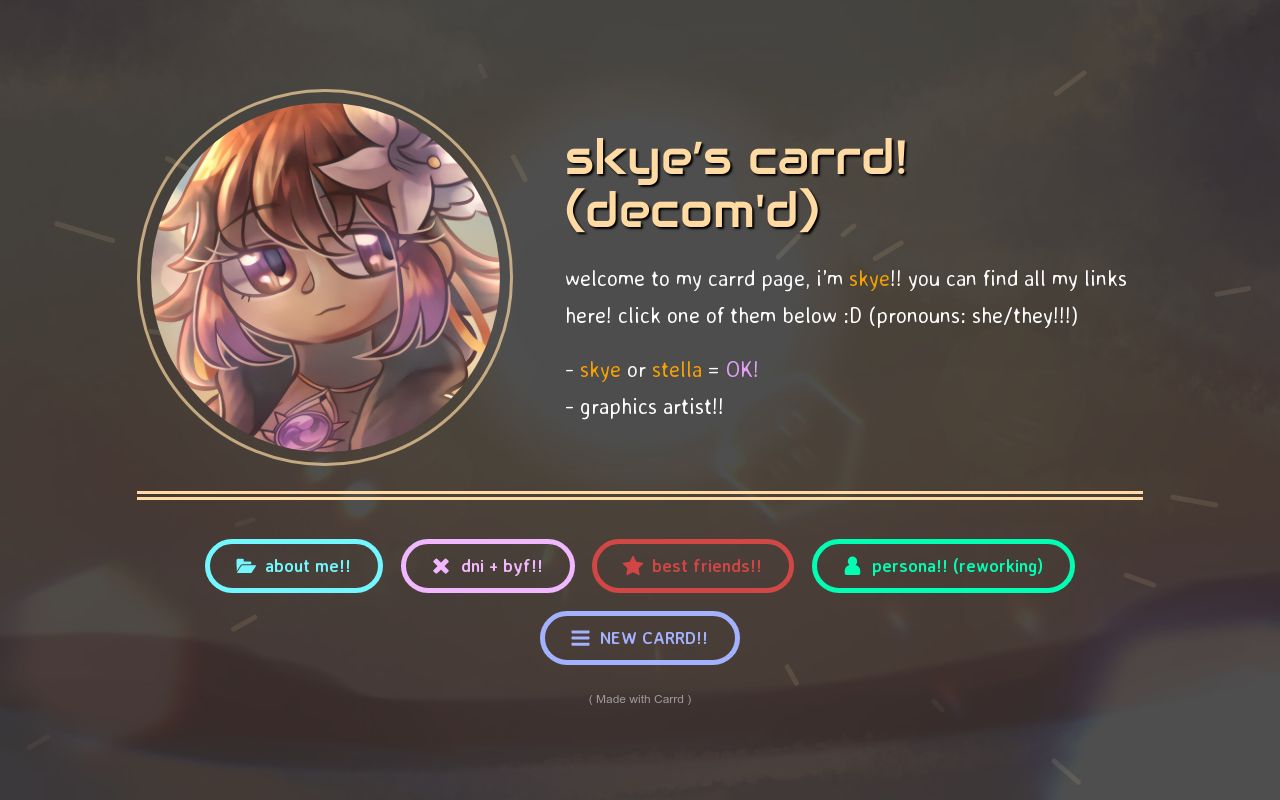Click the graphics artist!! text line
The height and width of the screenshot is (800, 1280).
pyautogui.click(x=645, y=406)
